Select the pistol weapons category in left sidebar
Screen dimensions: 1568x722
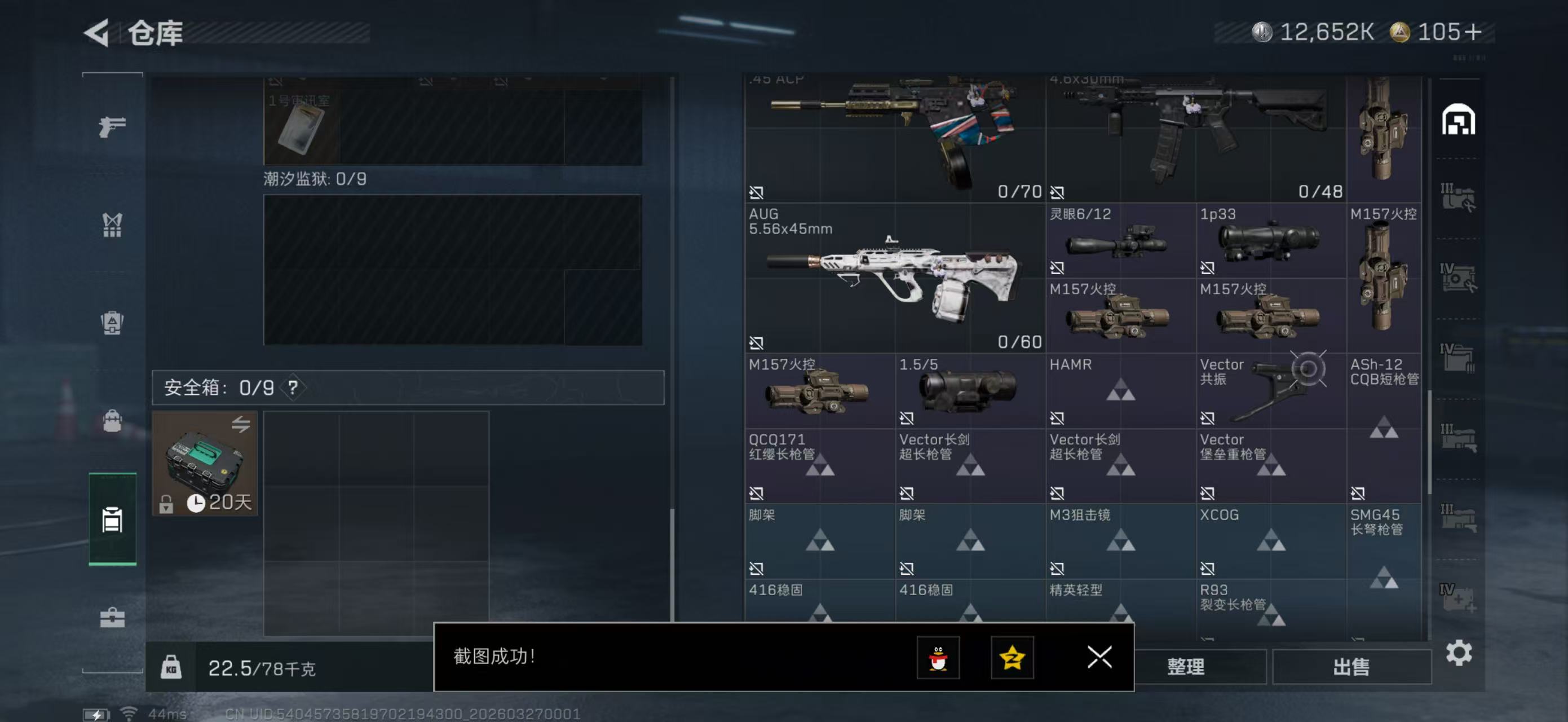(112, 125)
